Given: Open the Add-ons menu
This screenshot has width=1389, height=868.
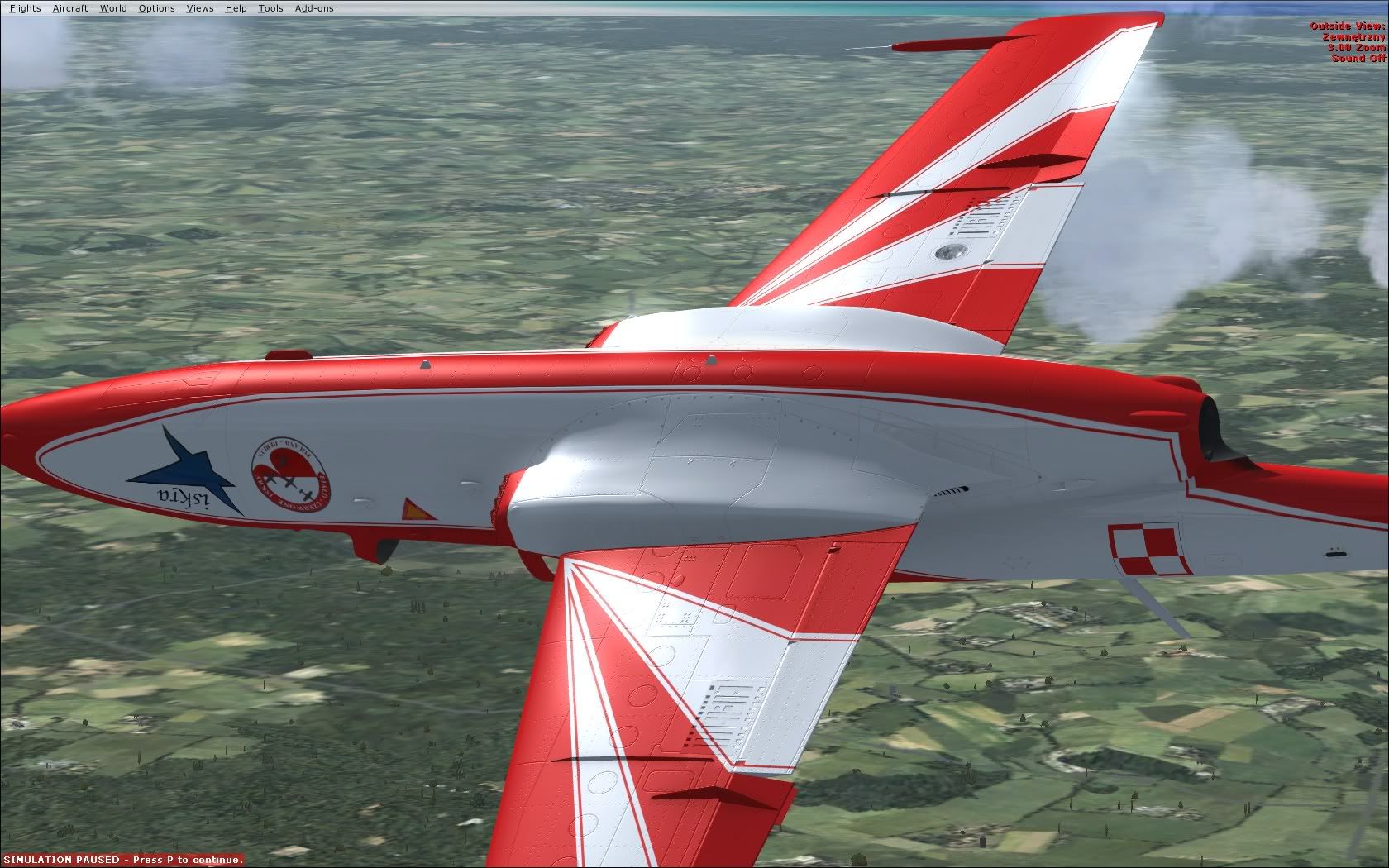Looking at the screenshot, I should pos(314,8).
